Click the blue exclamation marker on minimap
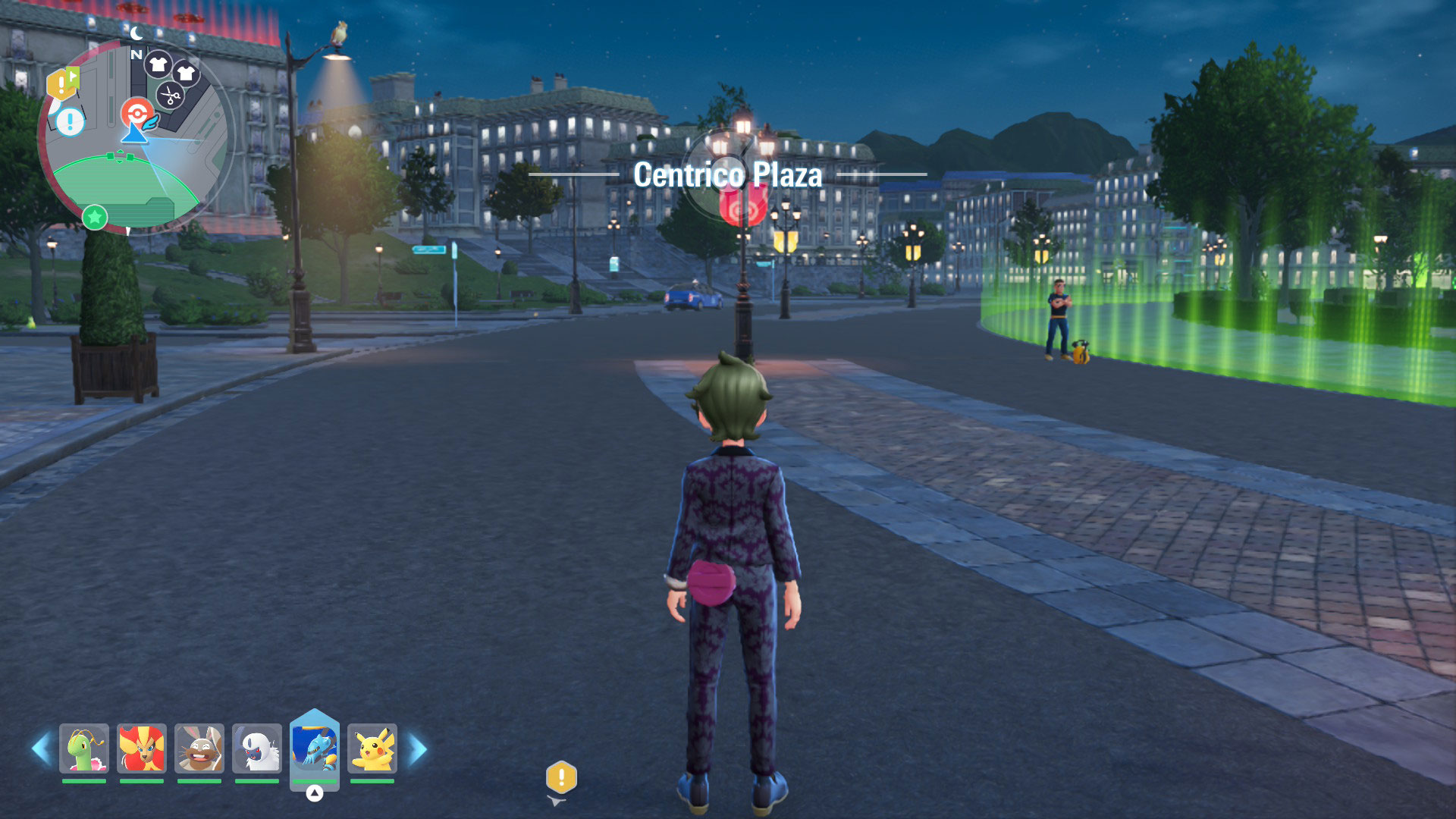Image resolution: width=1456 pixels, height=819 pixels. coord(71,121)
